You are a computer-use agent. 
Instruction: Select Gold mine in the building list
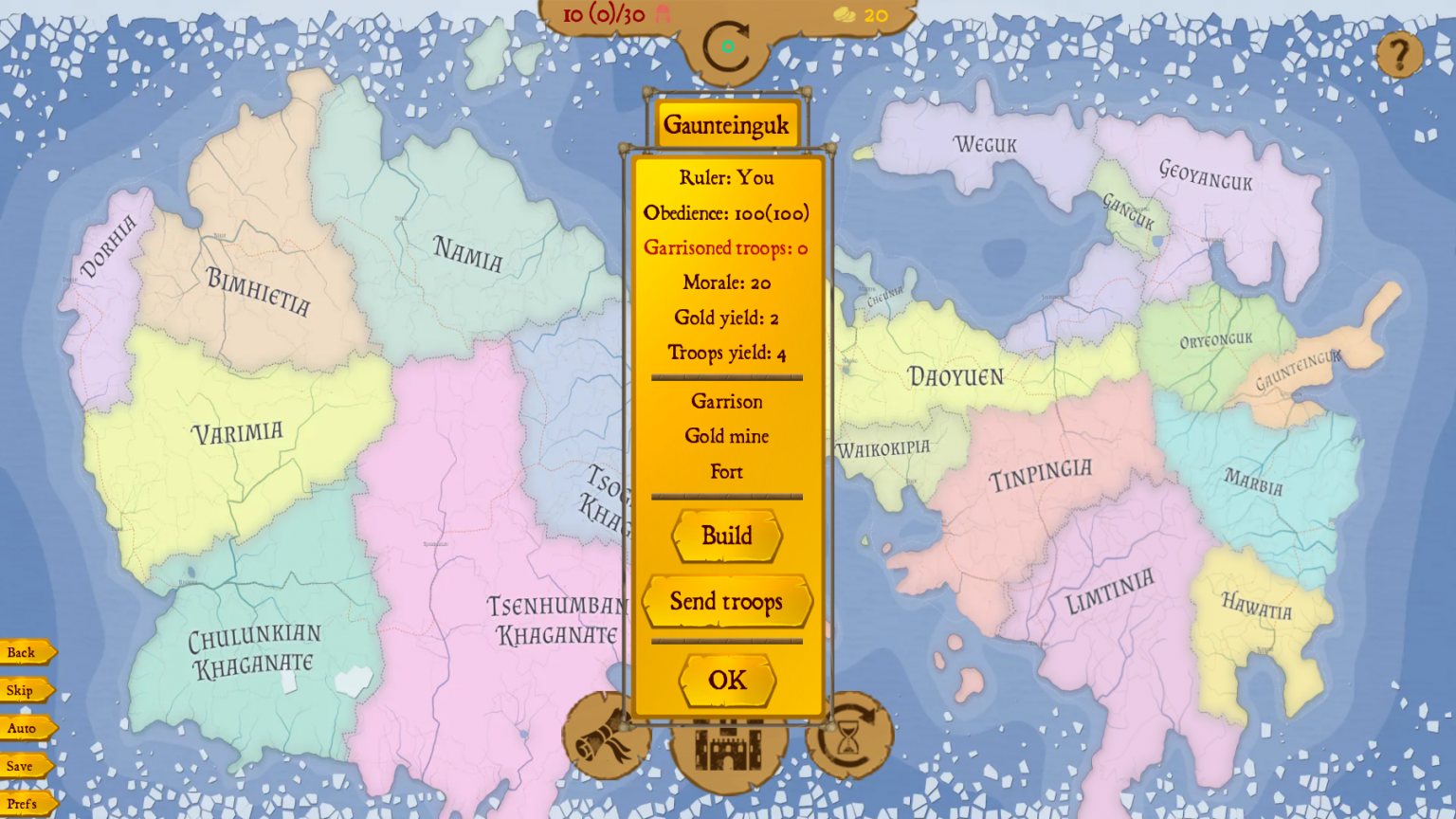[x=726, y=436]
